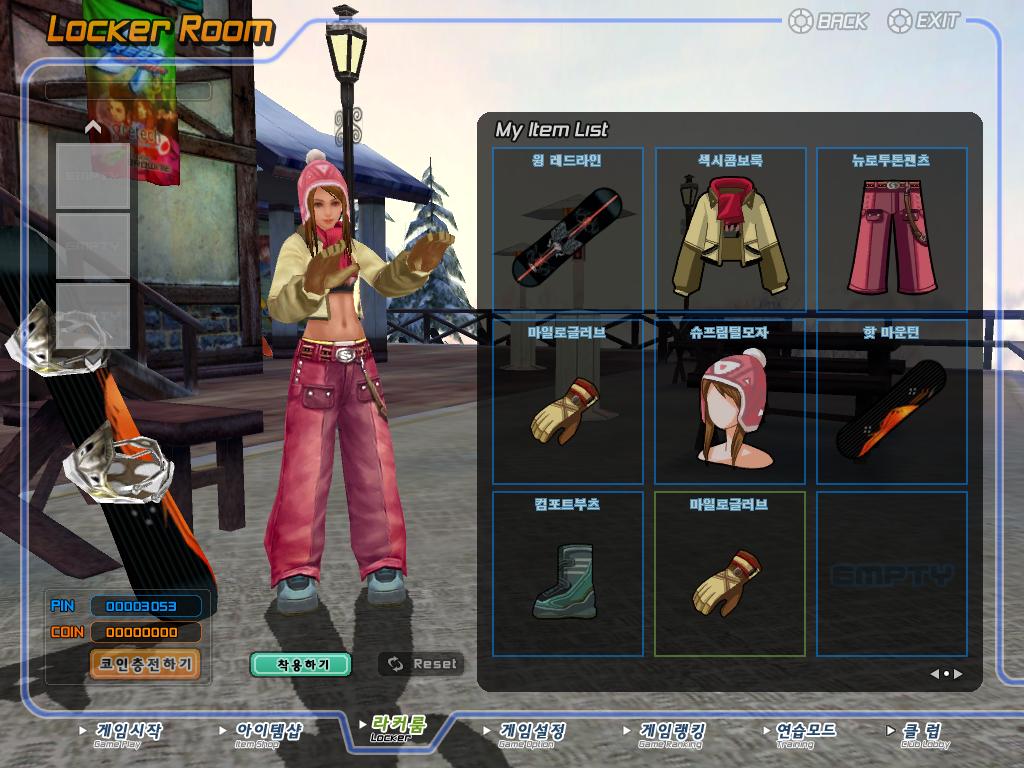Pick the pink pom-pom beanie hat item
1024x768 pixels.
[730, 403]
